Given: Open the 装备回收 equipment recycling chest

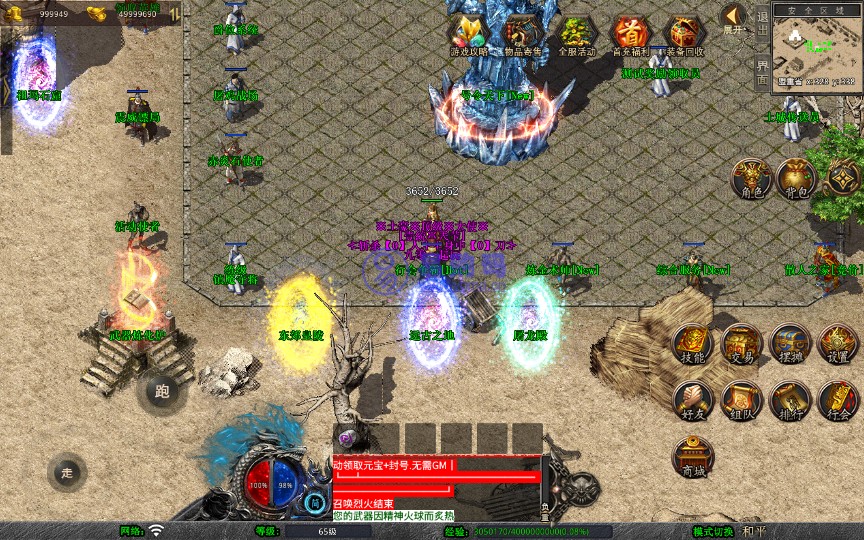Looking at the screenshot, I should pyautogui.click(x=684, y=35).
